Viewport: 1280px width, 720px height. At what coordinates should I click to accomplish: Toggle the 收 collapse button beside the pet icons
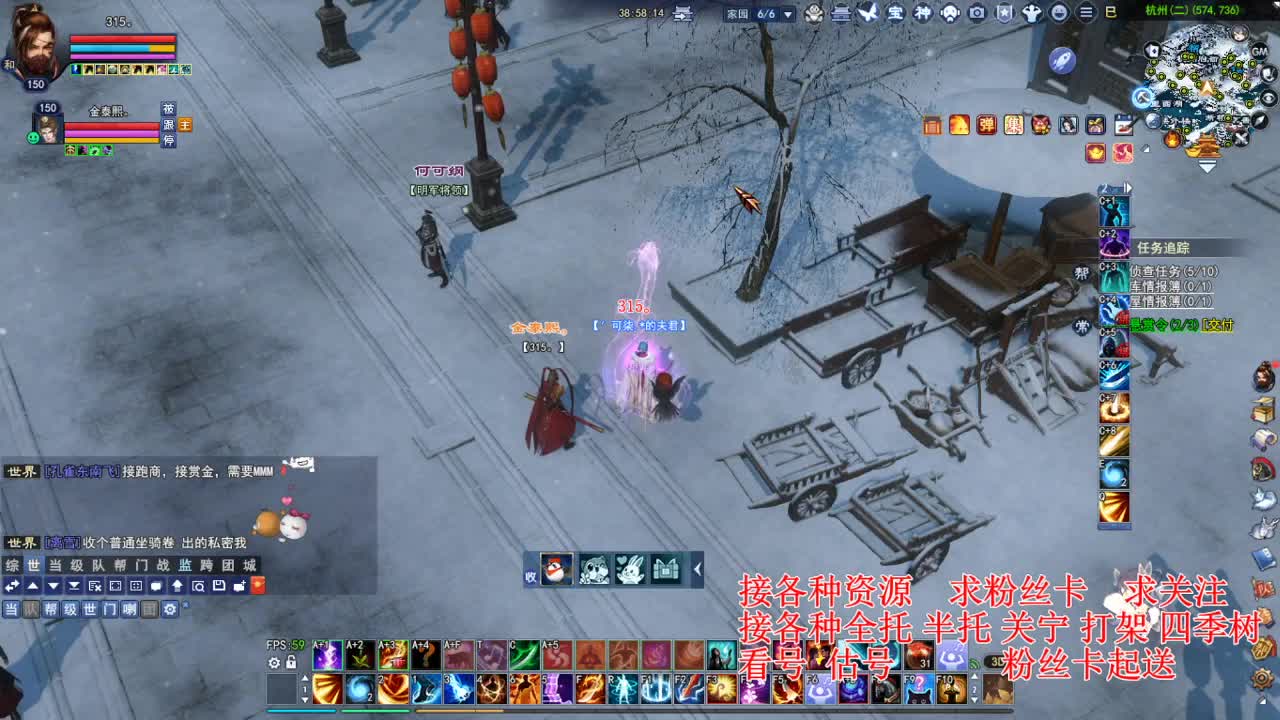point(530,576)
